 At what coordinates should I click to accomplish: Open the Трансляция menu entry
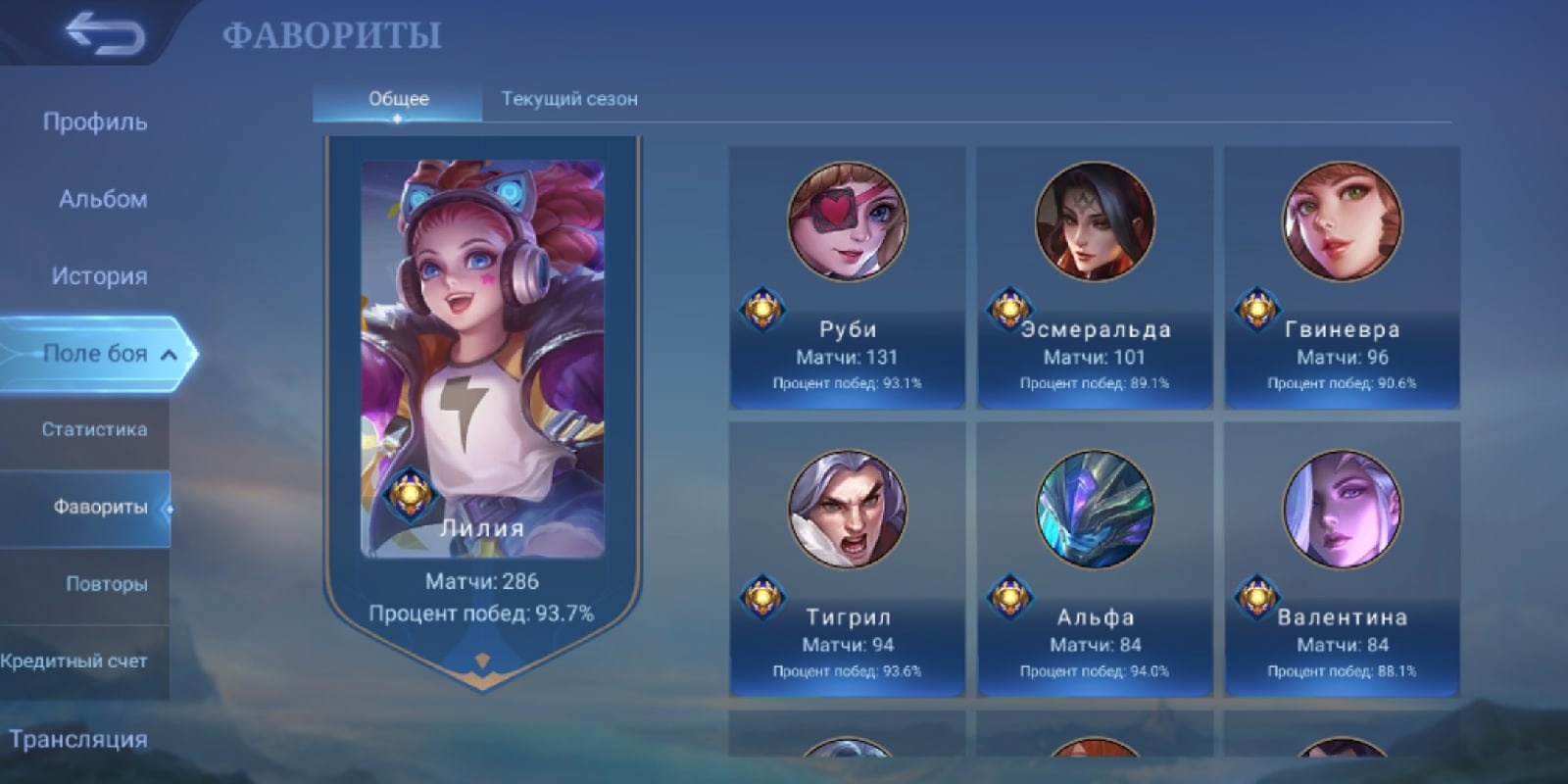pos(78,739)
